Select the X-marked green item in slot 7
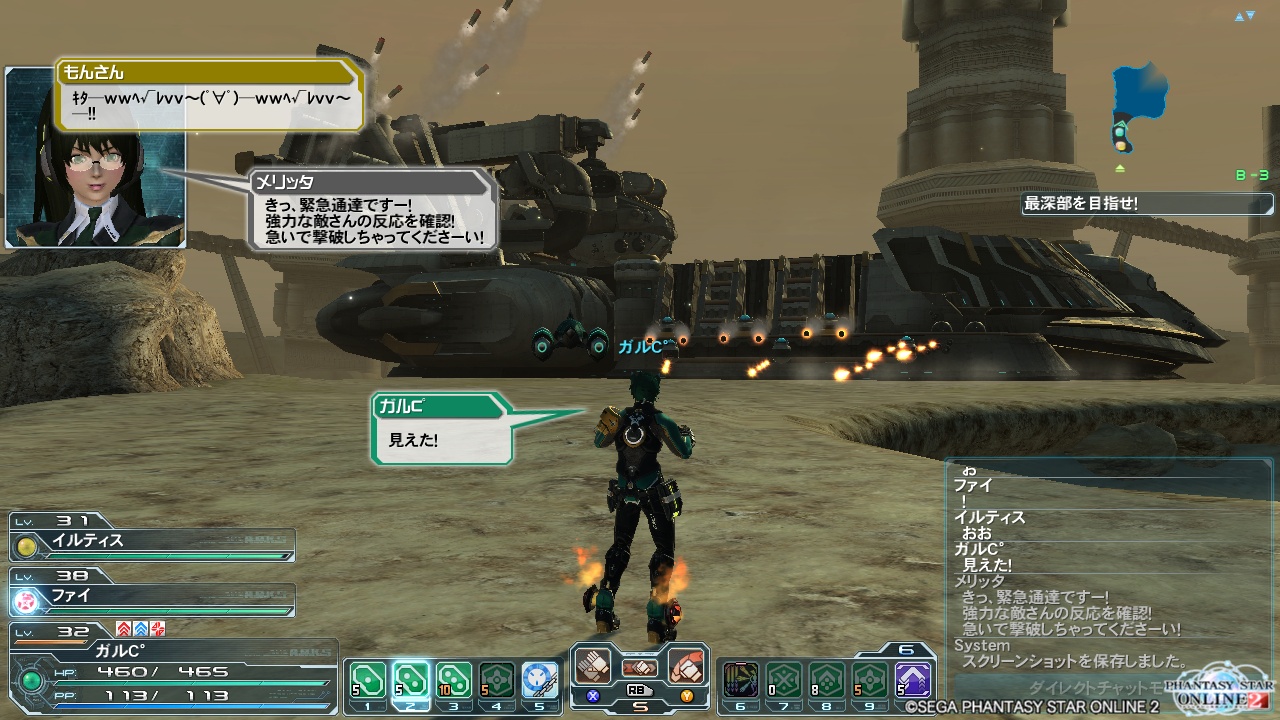This screenshot has width=1280, height=720. [784, 680]
